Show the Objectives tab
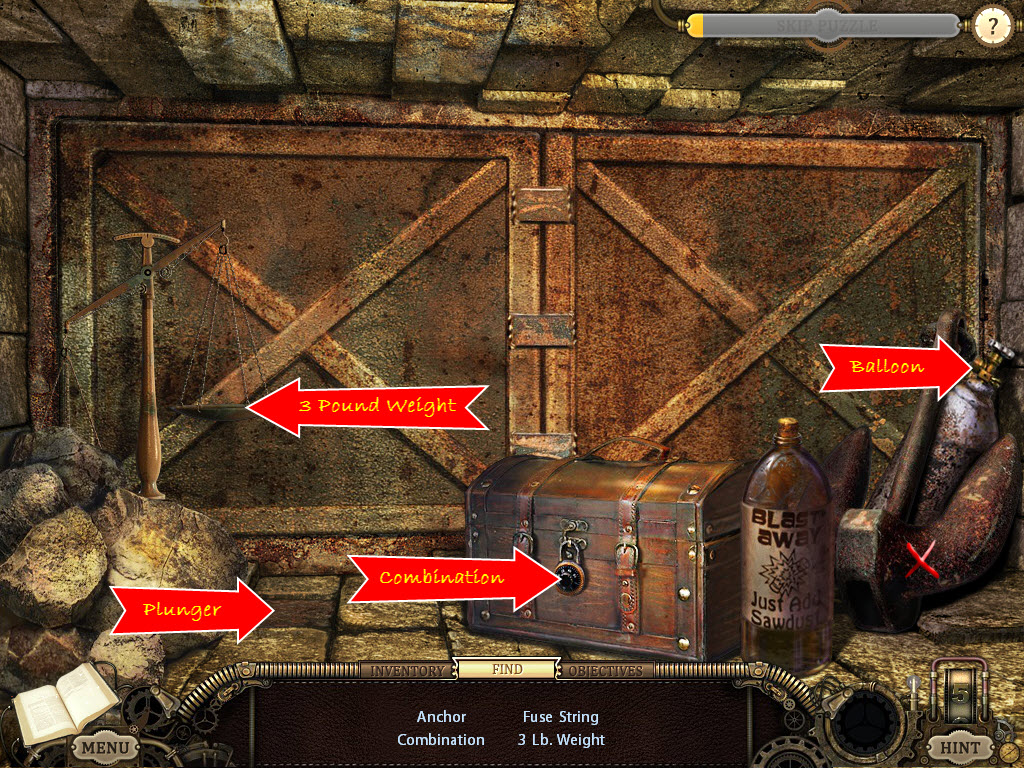Viewport: 1024px width, 768px height. [606, 670]
